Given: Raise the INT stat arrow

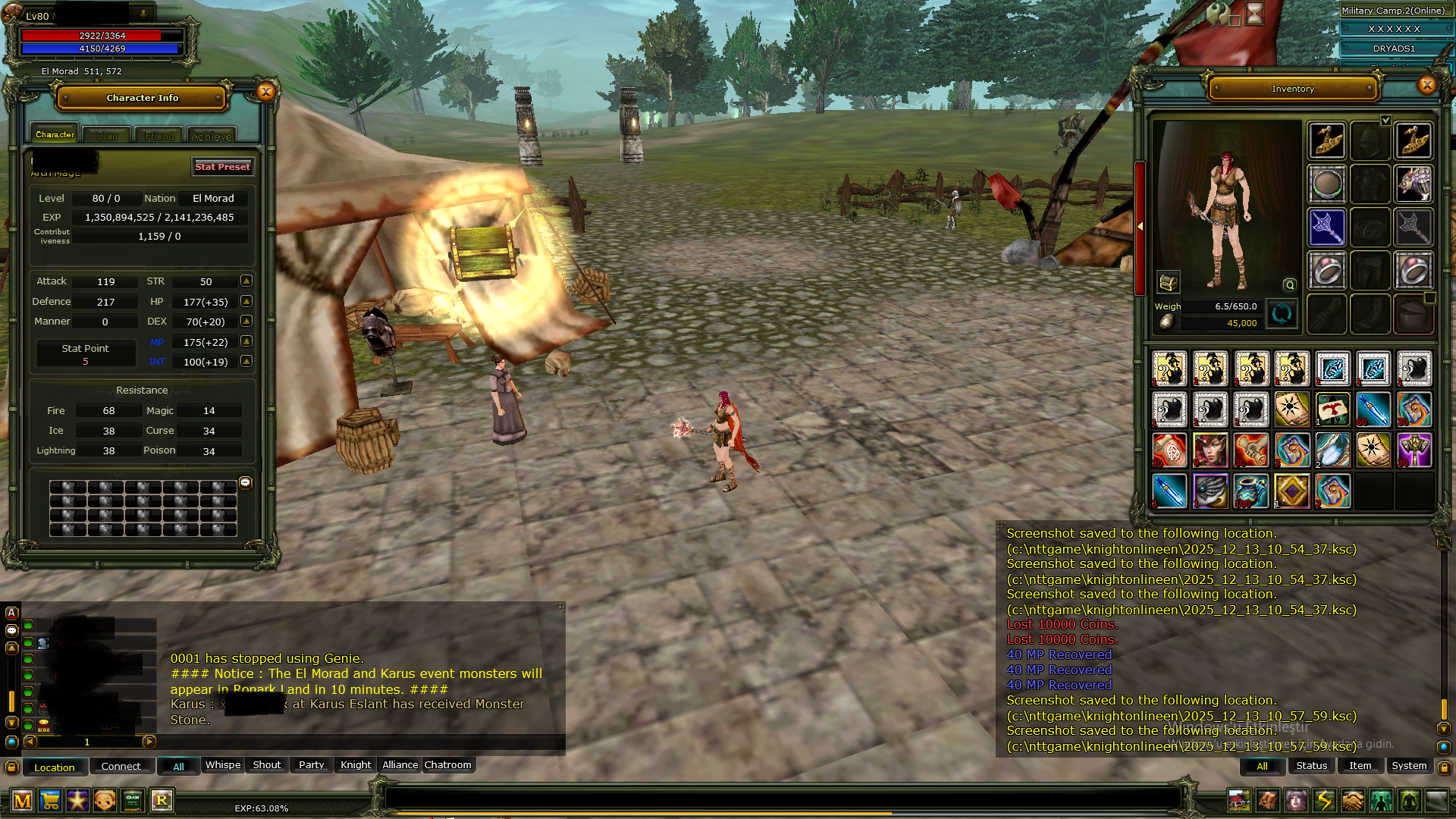Looking at the screenshot, I should coord(246,362).
